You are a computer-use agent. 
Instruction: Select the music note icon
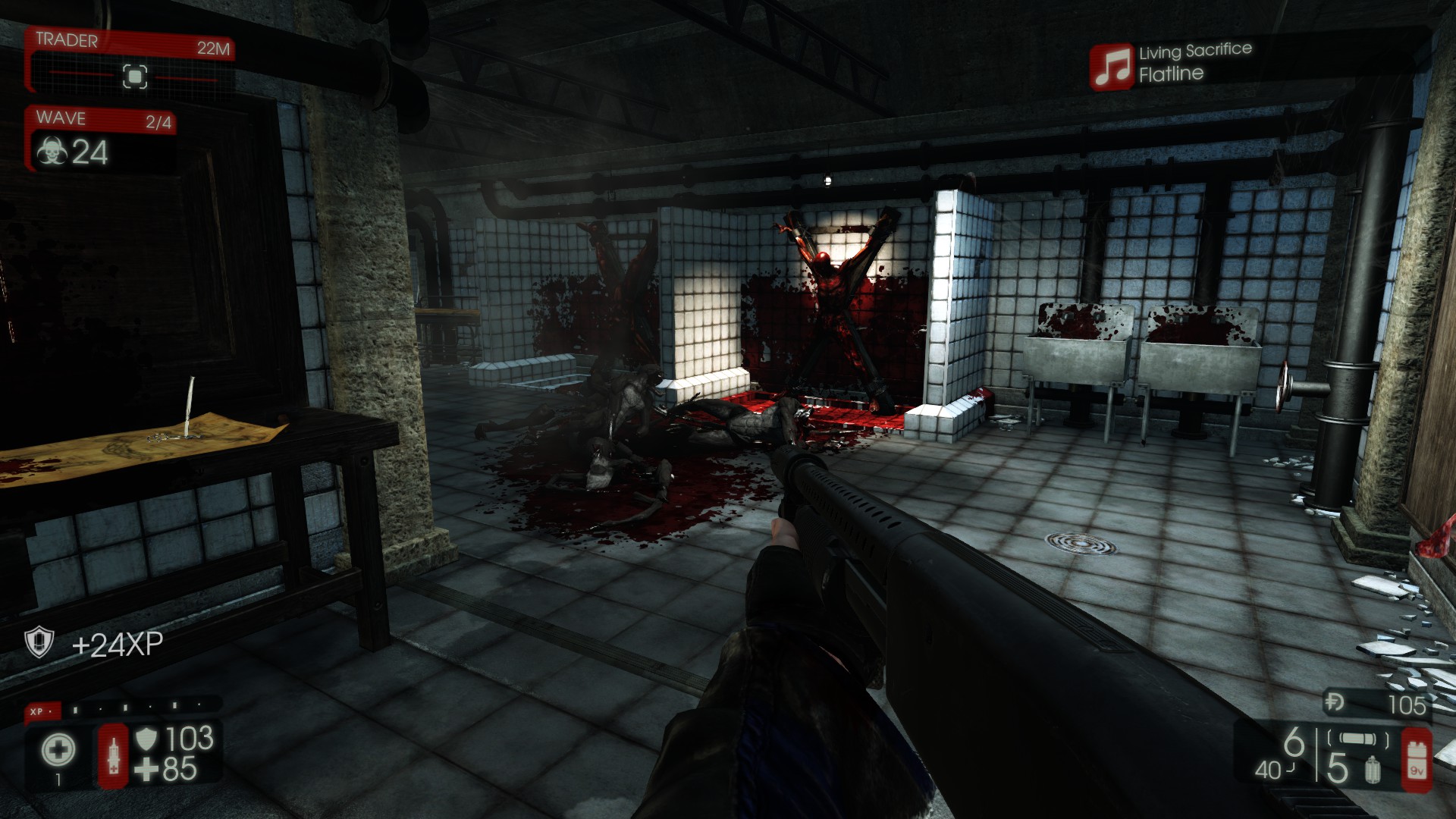[x=1112, y=67]
